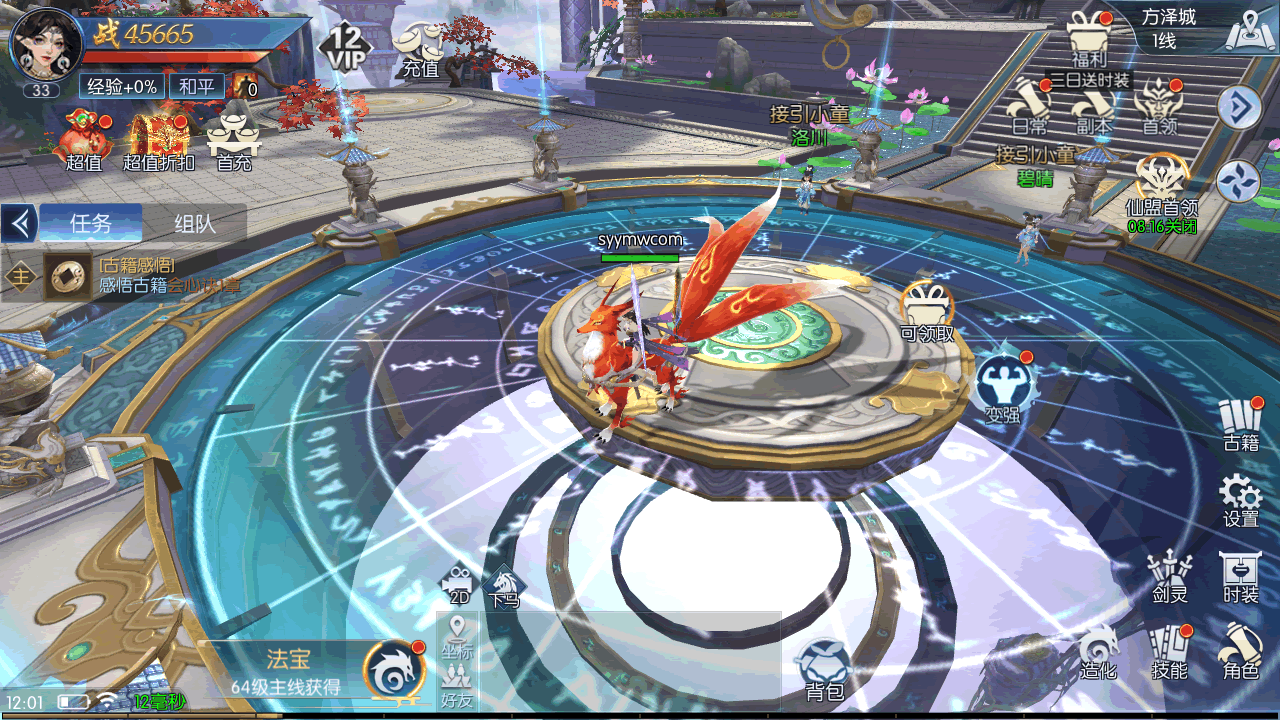Viewport: 1280px width, 720px height.
Task: Open the 古籍 ancient books menu
Action: pos(1241,424)
